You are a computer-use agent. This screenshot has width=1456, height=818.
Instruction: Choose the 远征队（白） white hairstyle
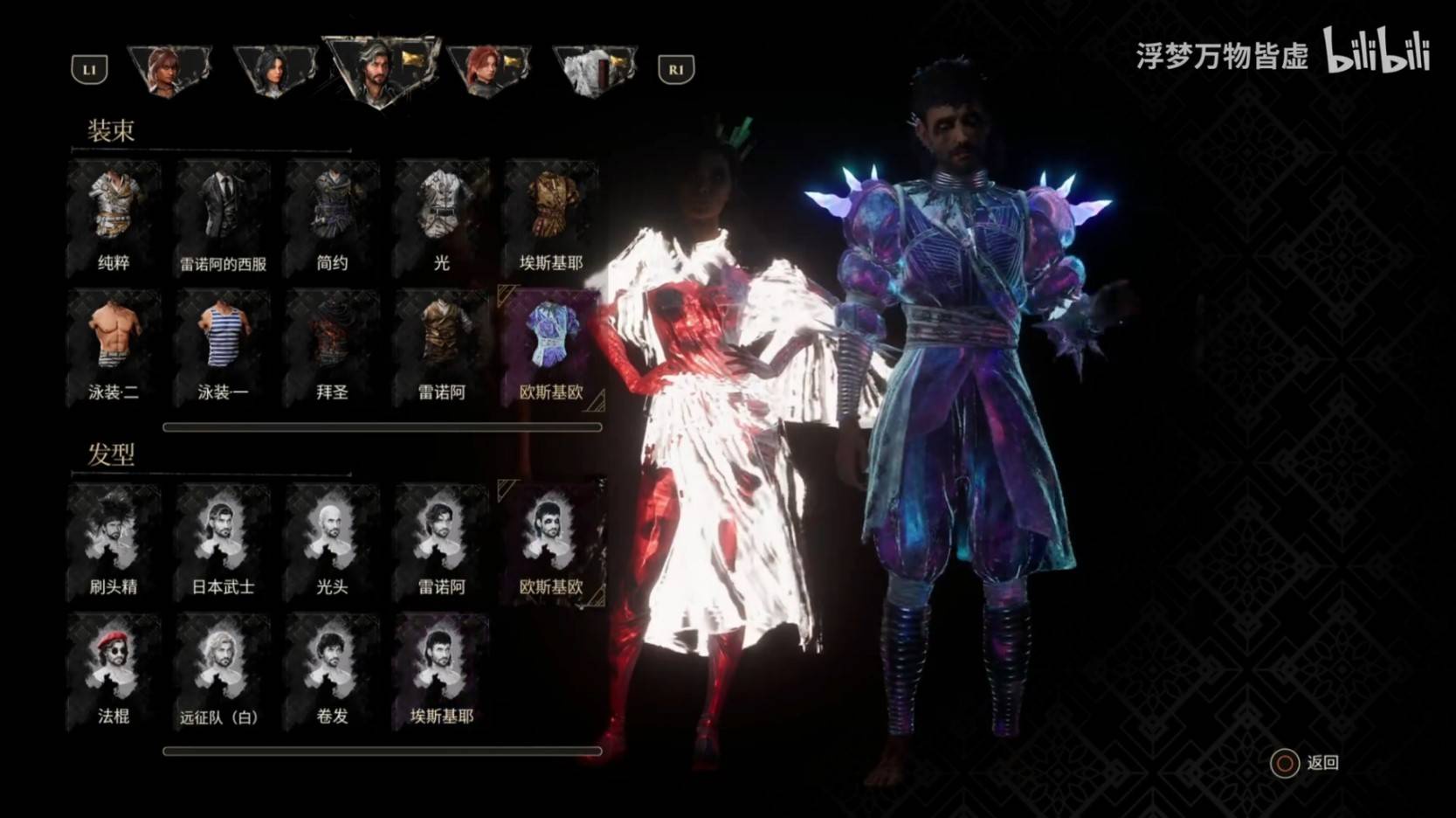pos(223,669)
